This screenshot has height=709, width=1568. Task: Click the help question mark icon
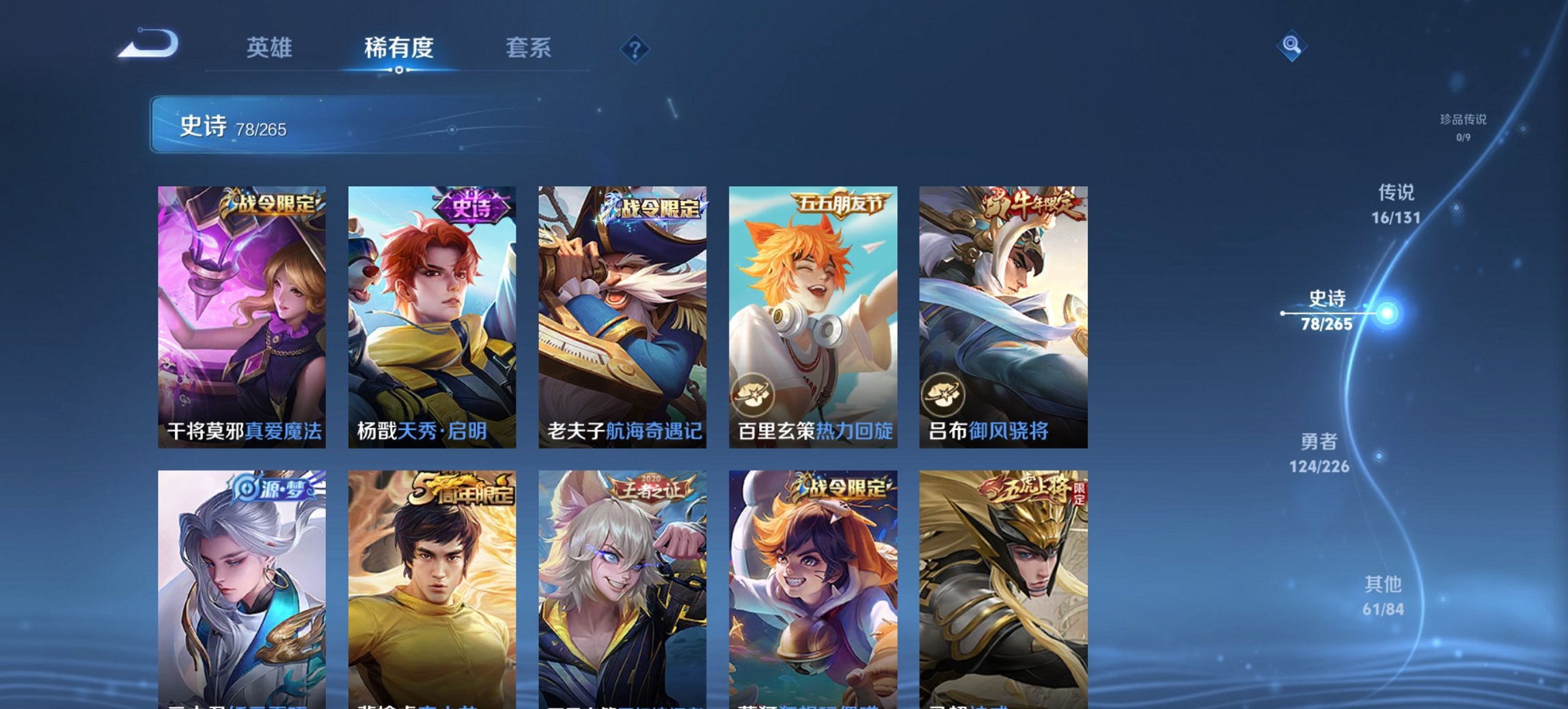click(x=635, y=49)
